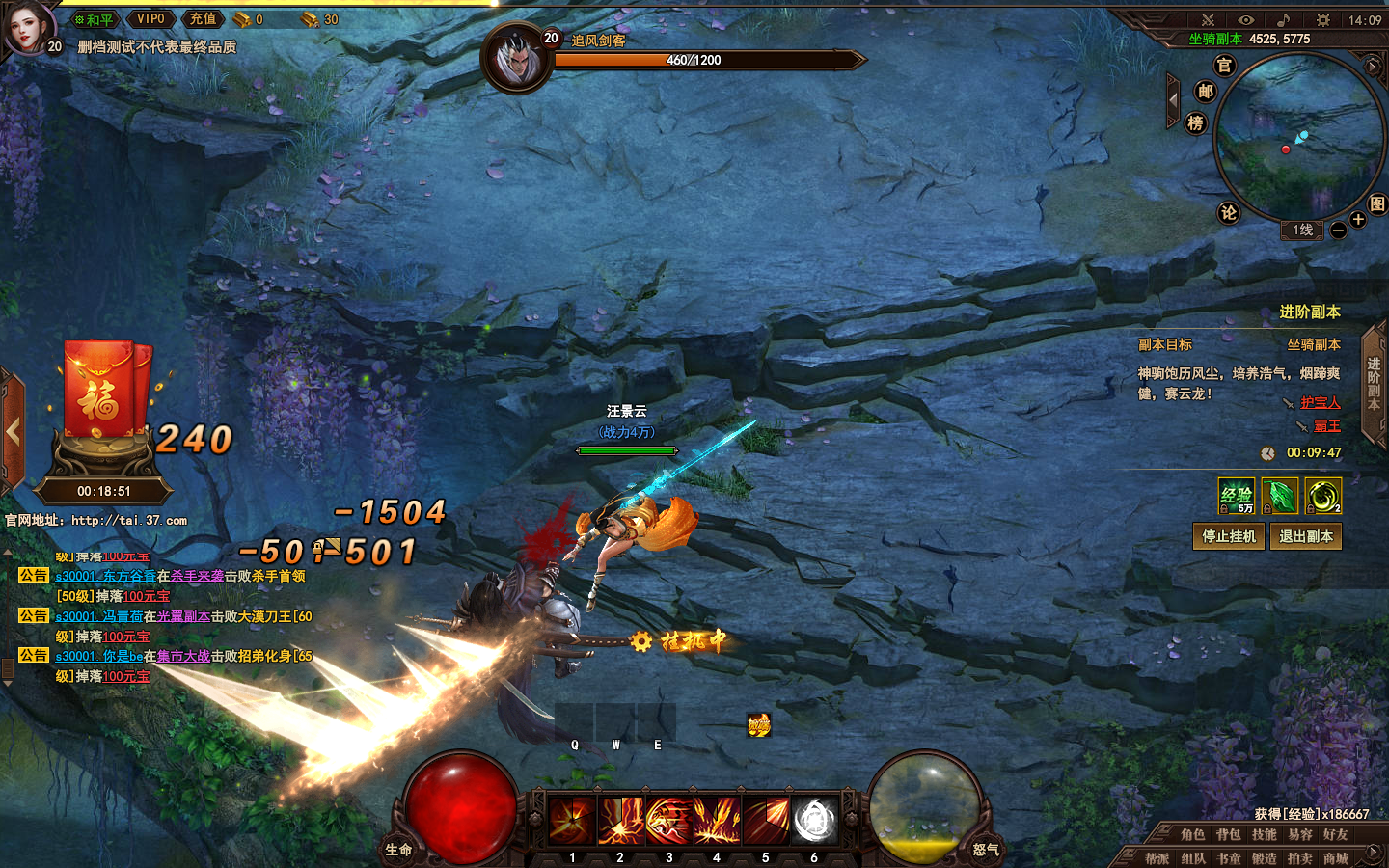1389x868 pixels.
Task: Open the 商城 shop menu
Action: click(x=1335, y=857)
